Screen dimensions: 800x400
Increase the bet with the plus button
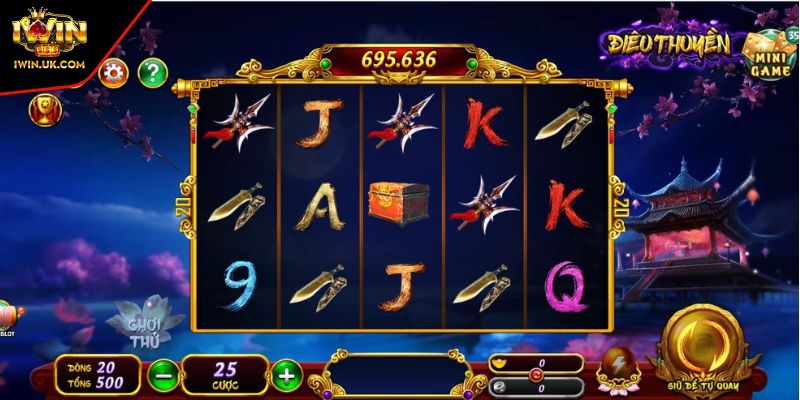(287, 375)
